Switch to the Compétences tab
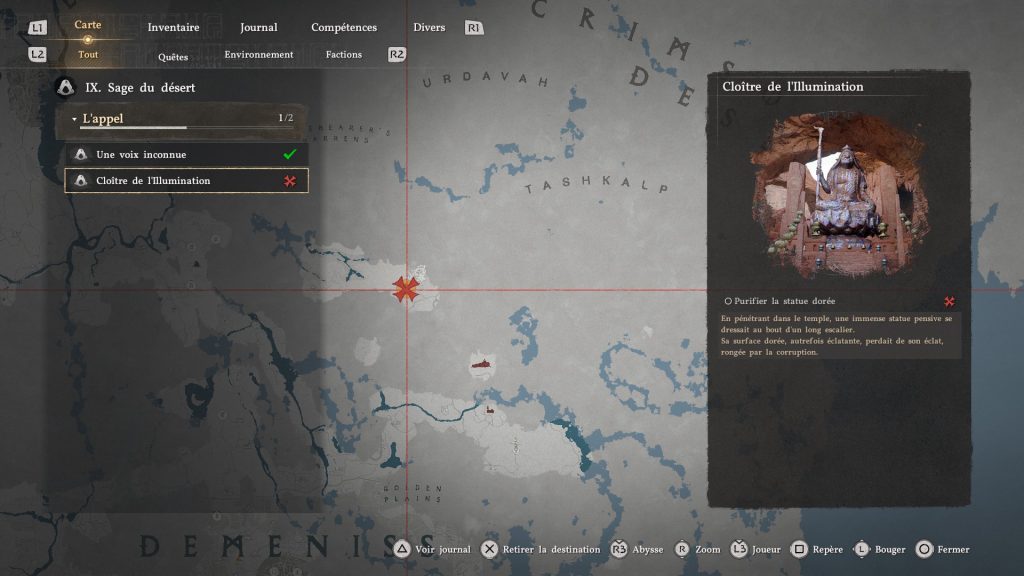The width and height of the screenshot is (1024, 576). (344, 27)
